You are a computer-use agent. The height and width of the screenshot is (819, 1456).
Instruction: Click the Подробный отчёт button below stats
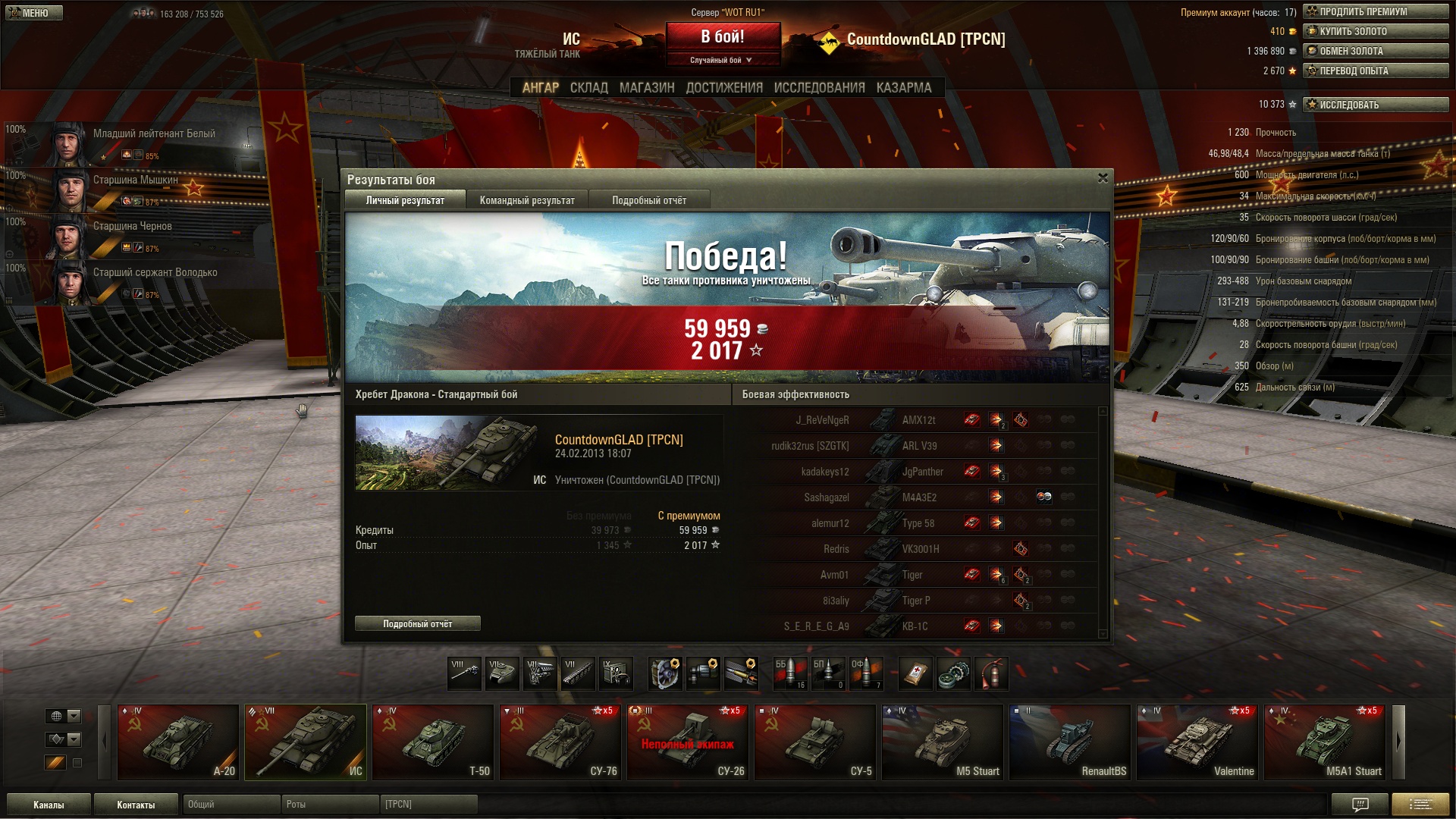[417, 624]
